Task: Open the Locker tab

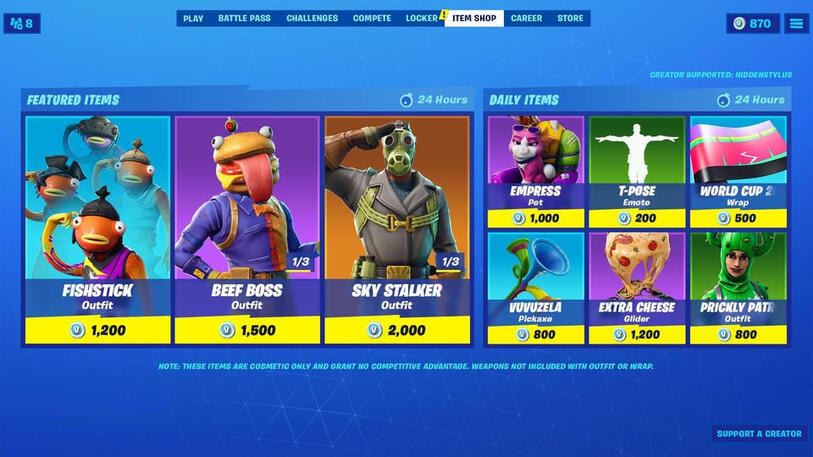Action: pyautogui.click(x=422, y=18)
